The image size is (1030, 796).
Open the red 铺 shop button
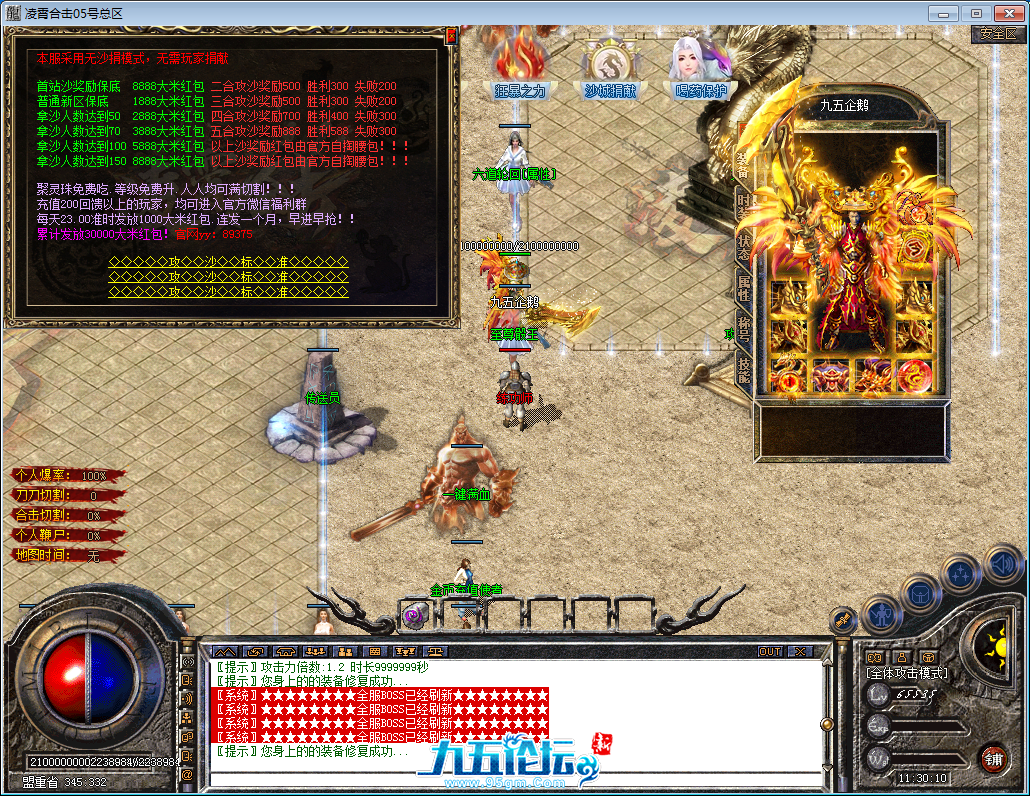pos(992,757)
